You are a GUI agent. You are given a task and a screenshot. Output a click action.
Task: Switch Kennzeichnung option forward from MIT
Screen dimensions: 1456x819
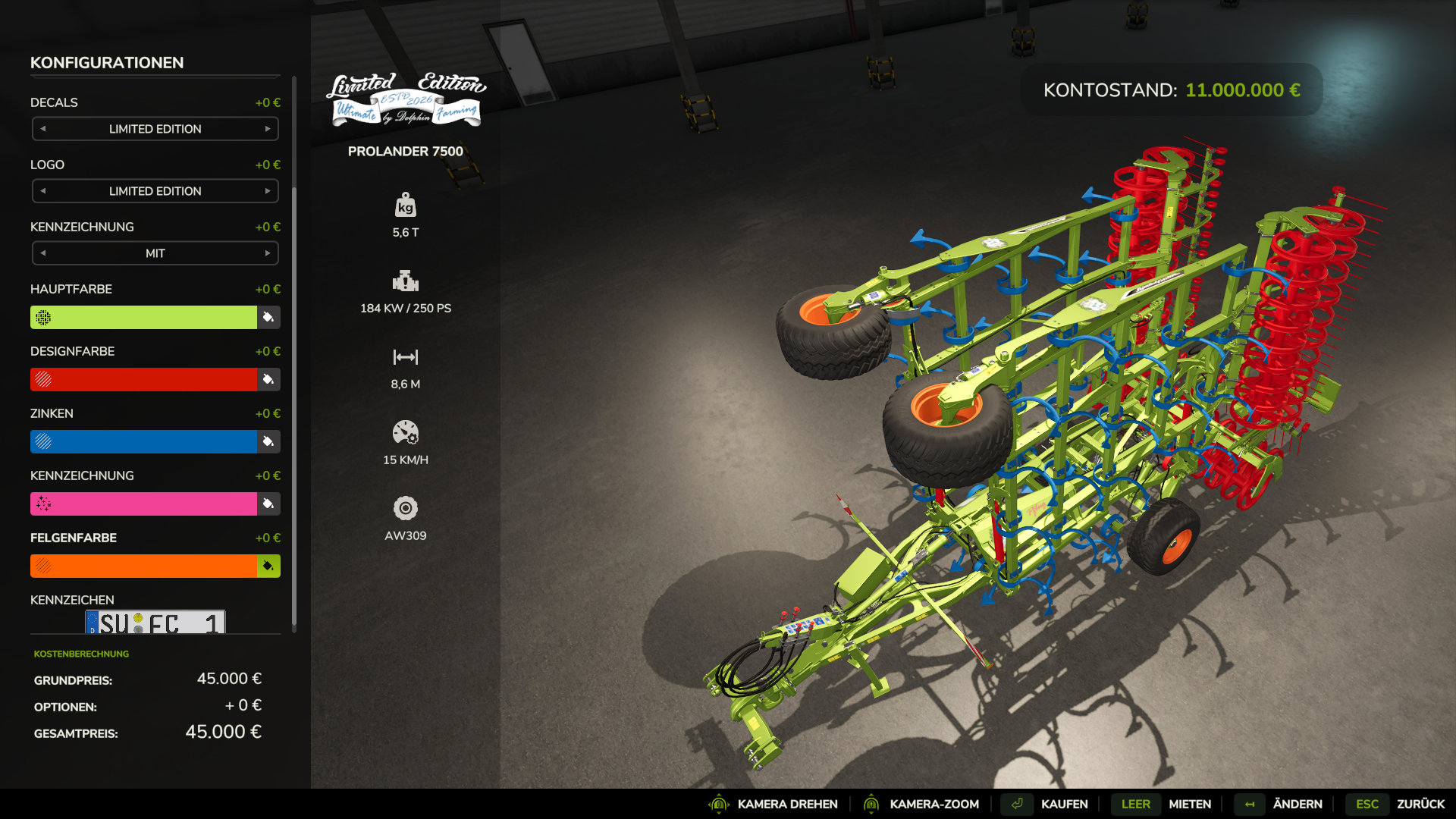[x=268, y=253]
